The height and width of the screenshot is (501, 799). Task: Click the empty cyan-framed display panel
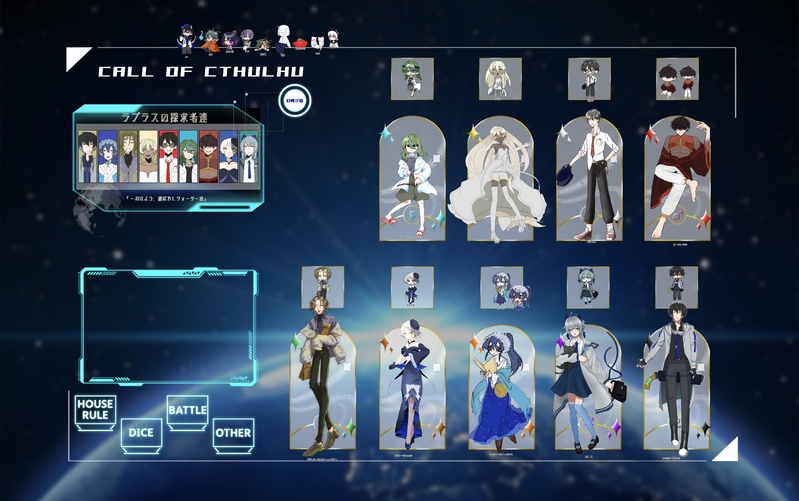point(167,326)
